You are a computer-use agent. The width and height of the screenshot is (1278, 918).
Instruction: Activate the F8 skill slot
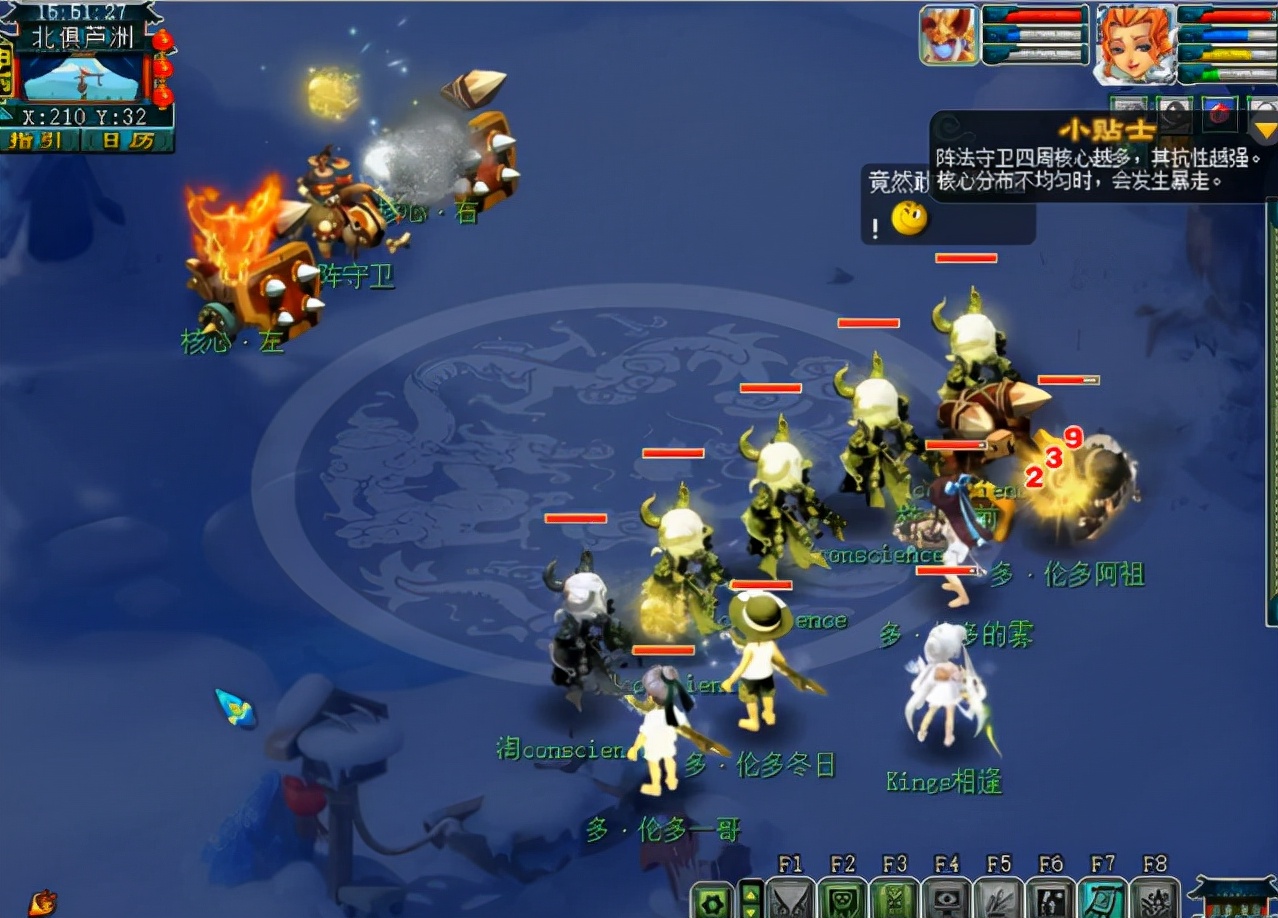coord(1154,897)
